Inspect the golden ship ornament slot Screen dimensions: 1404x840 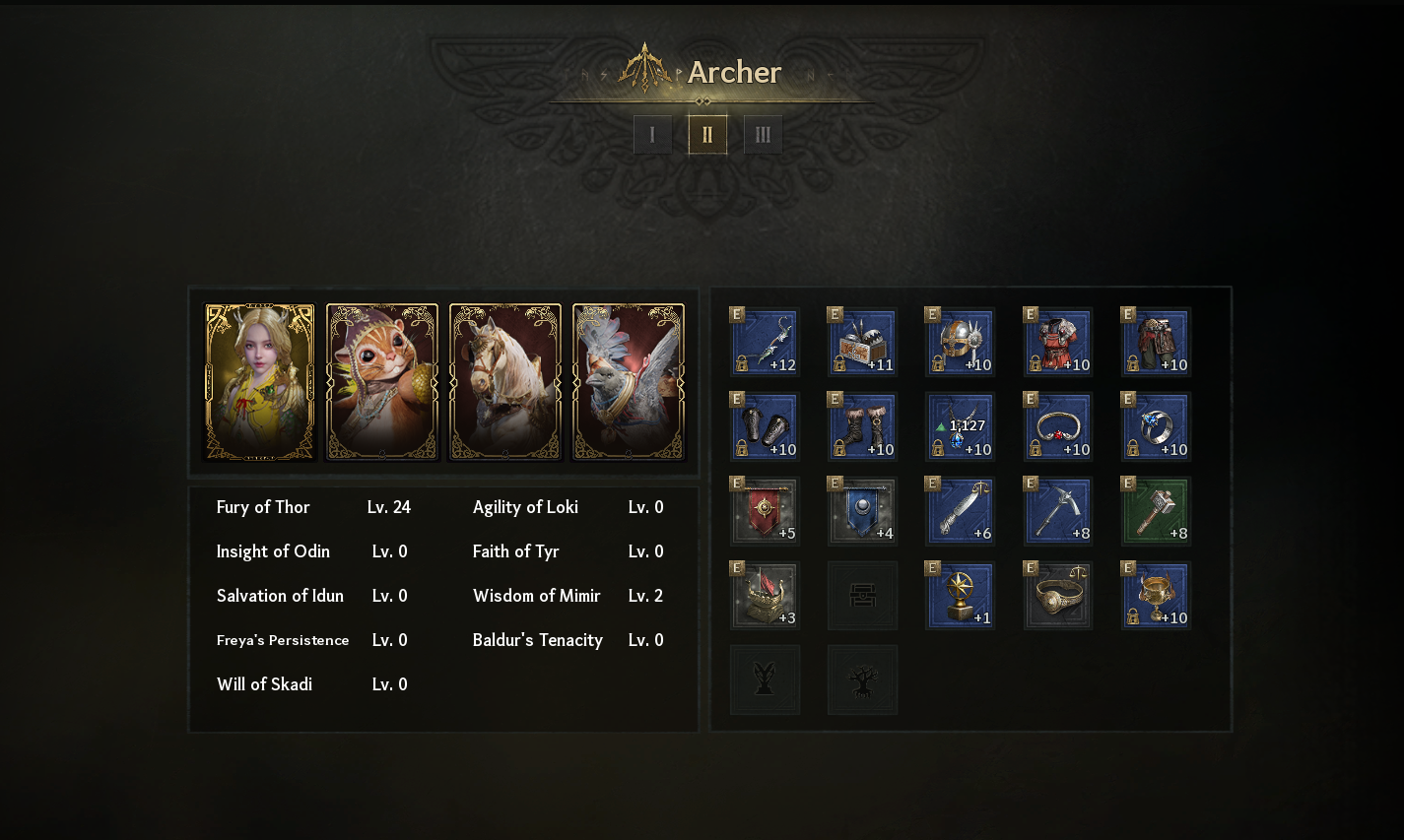click(x=765, y=596)
